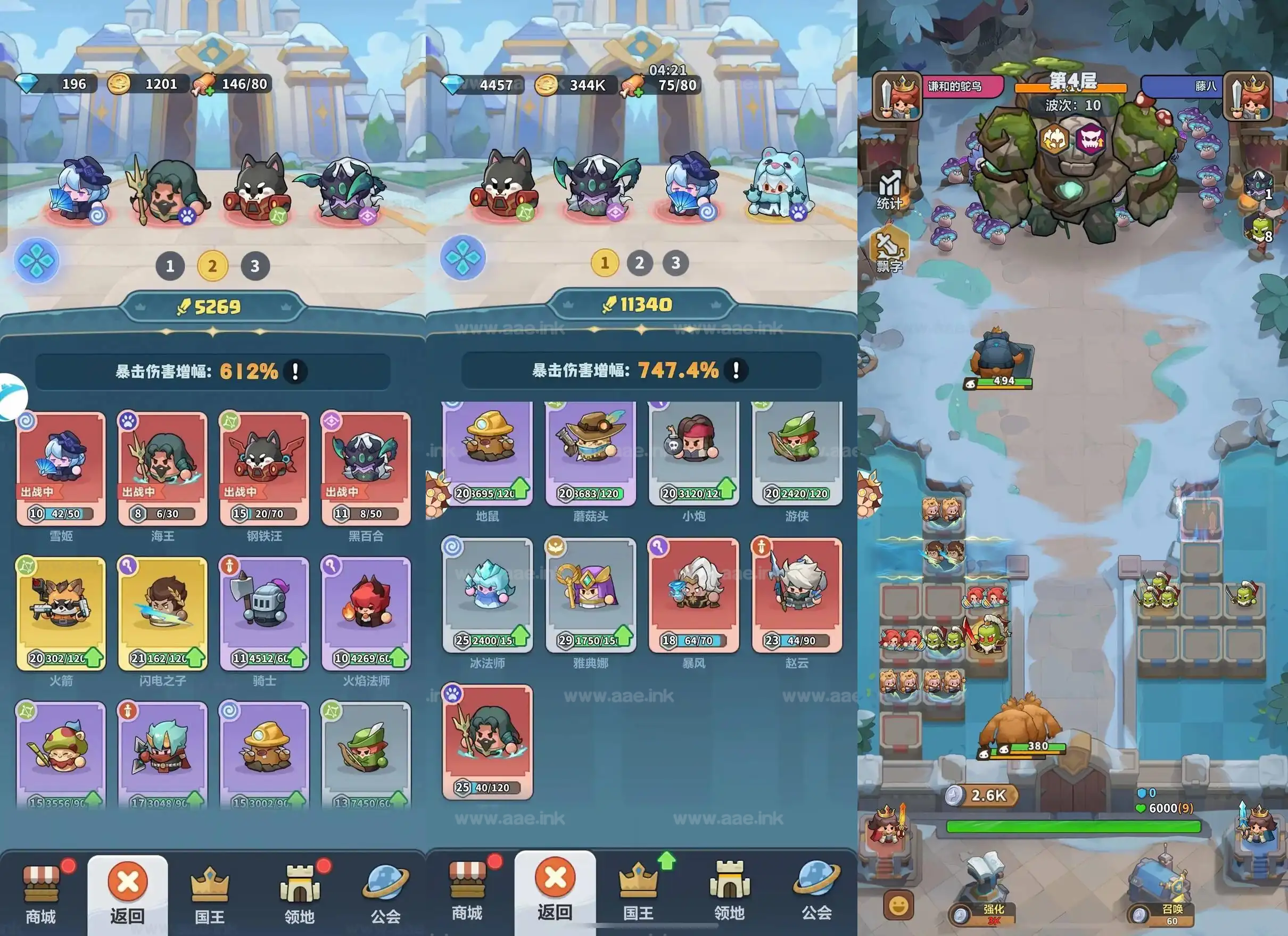The image size is (1288, 936).
Task: Open the 赵云 hero card
Action: point(797,595)
